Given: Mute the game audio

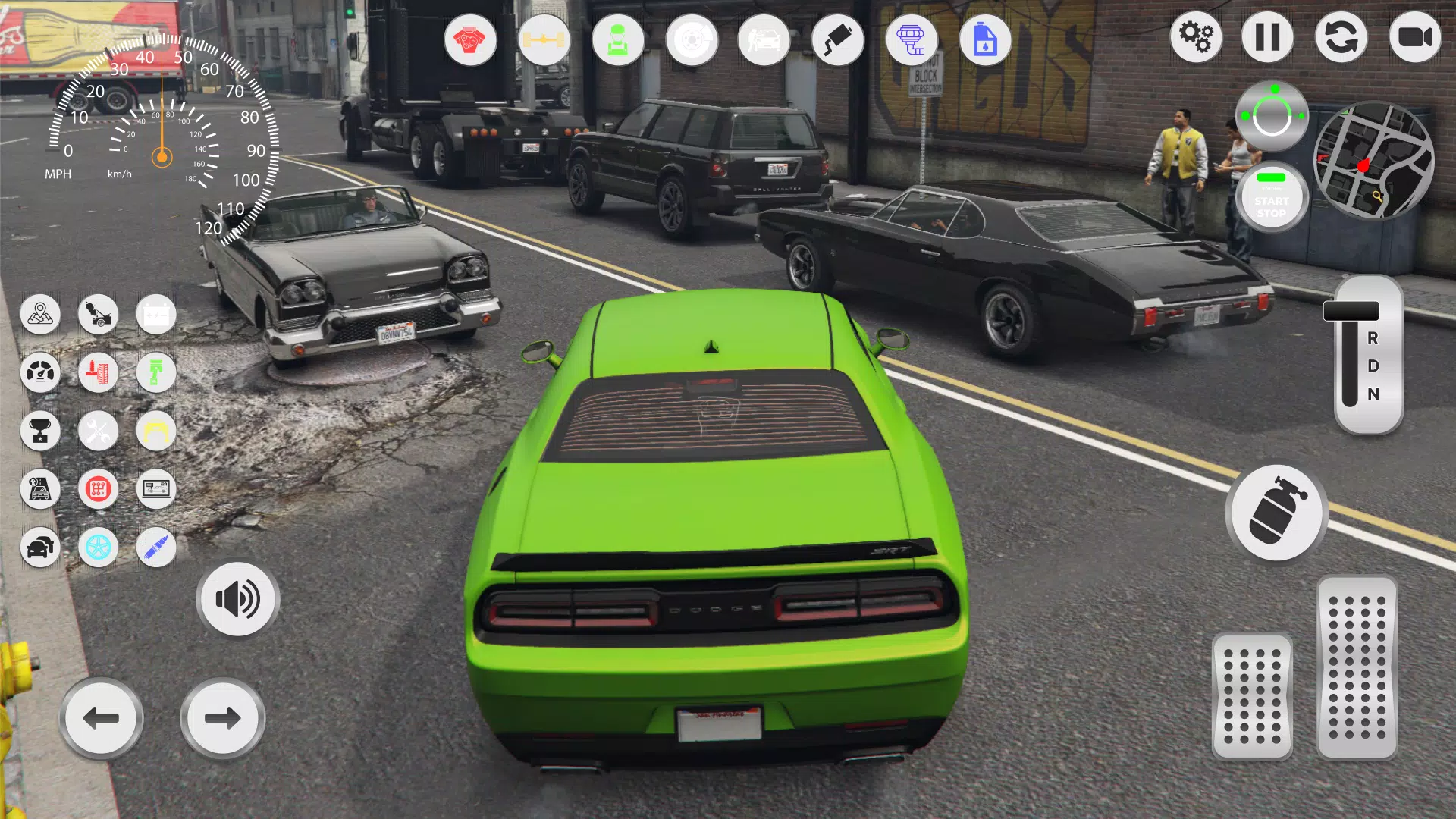Looking at the screenshot, I should tap(237, 599).
